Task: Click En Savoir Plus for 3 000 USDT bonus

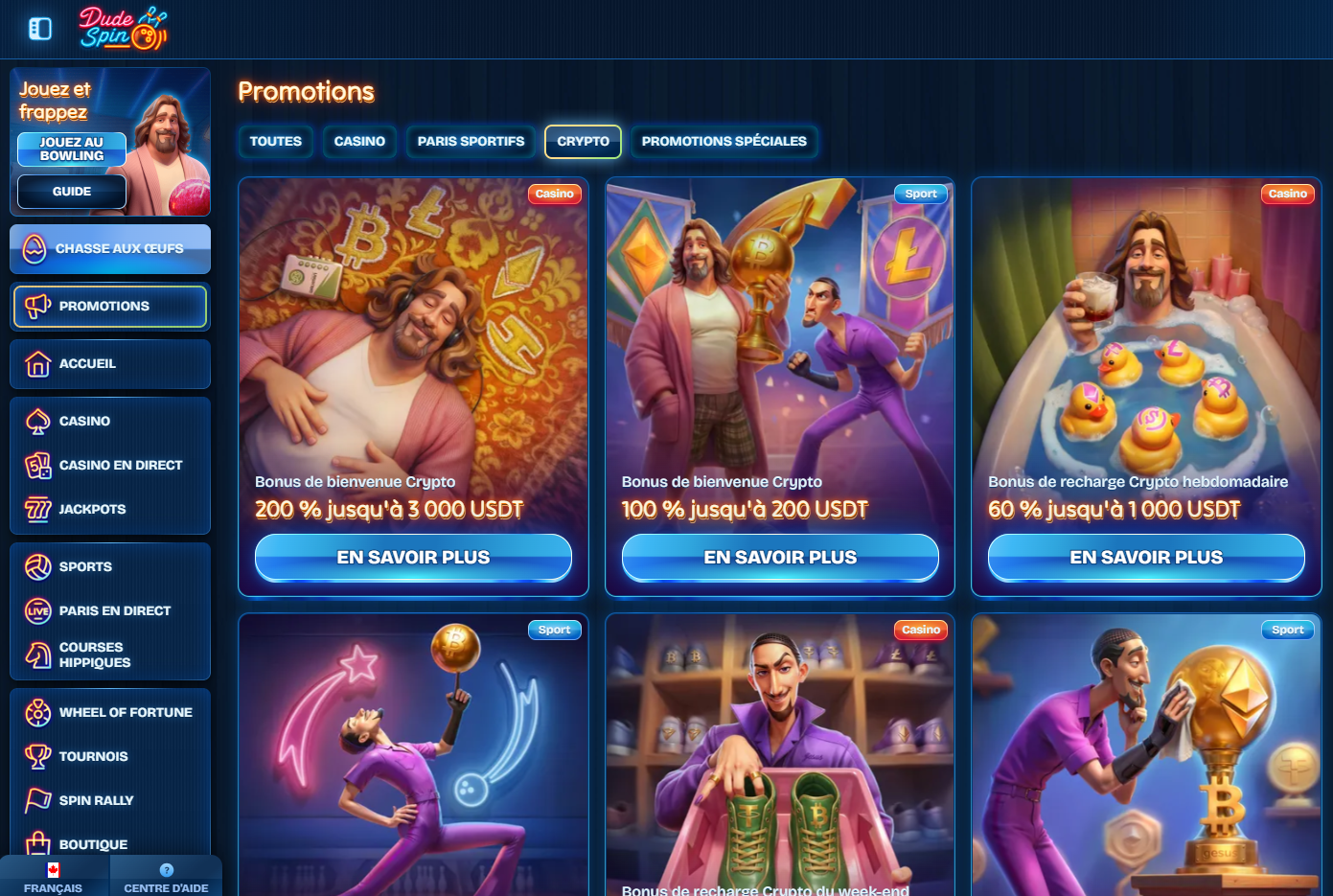Action: [x=413, y=558]
